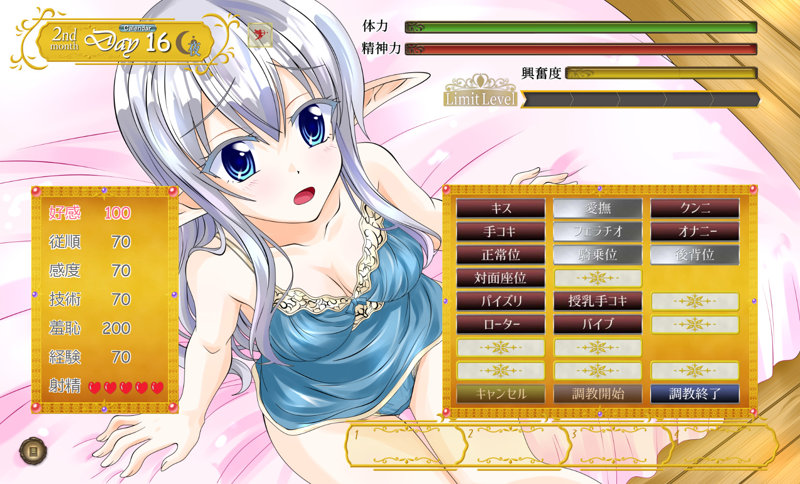End the session with 調教終了
This screenshot has width=800, height=484.
click(x=695, y=393)
